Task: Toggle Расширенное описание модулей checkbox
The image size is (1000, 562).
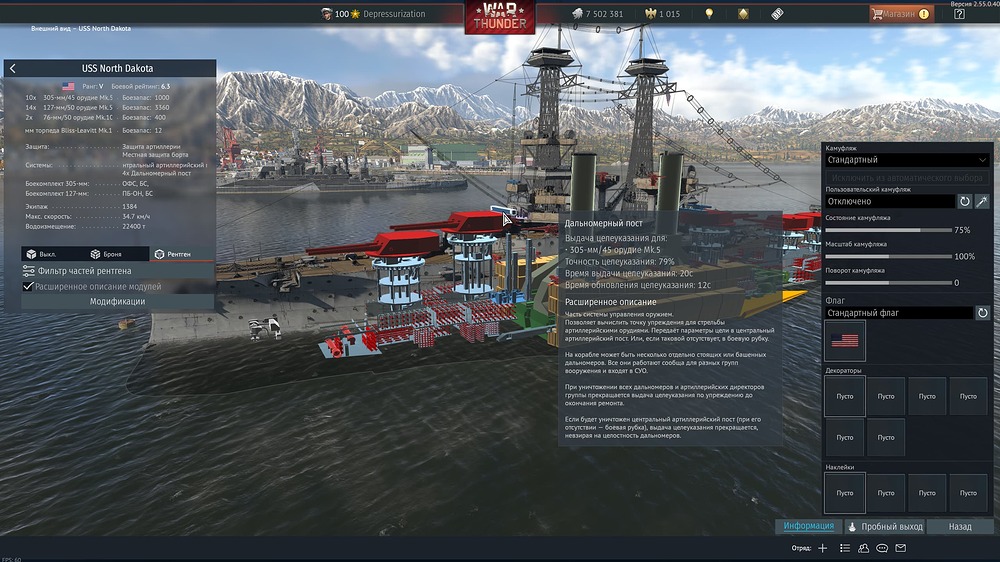Action: coord(28,286)
